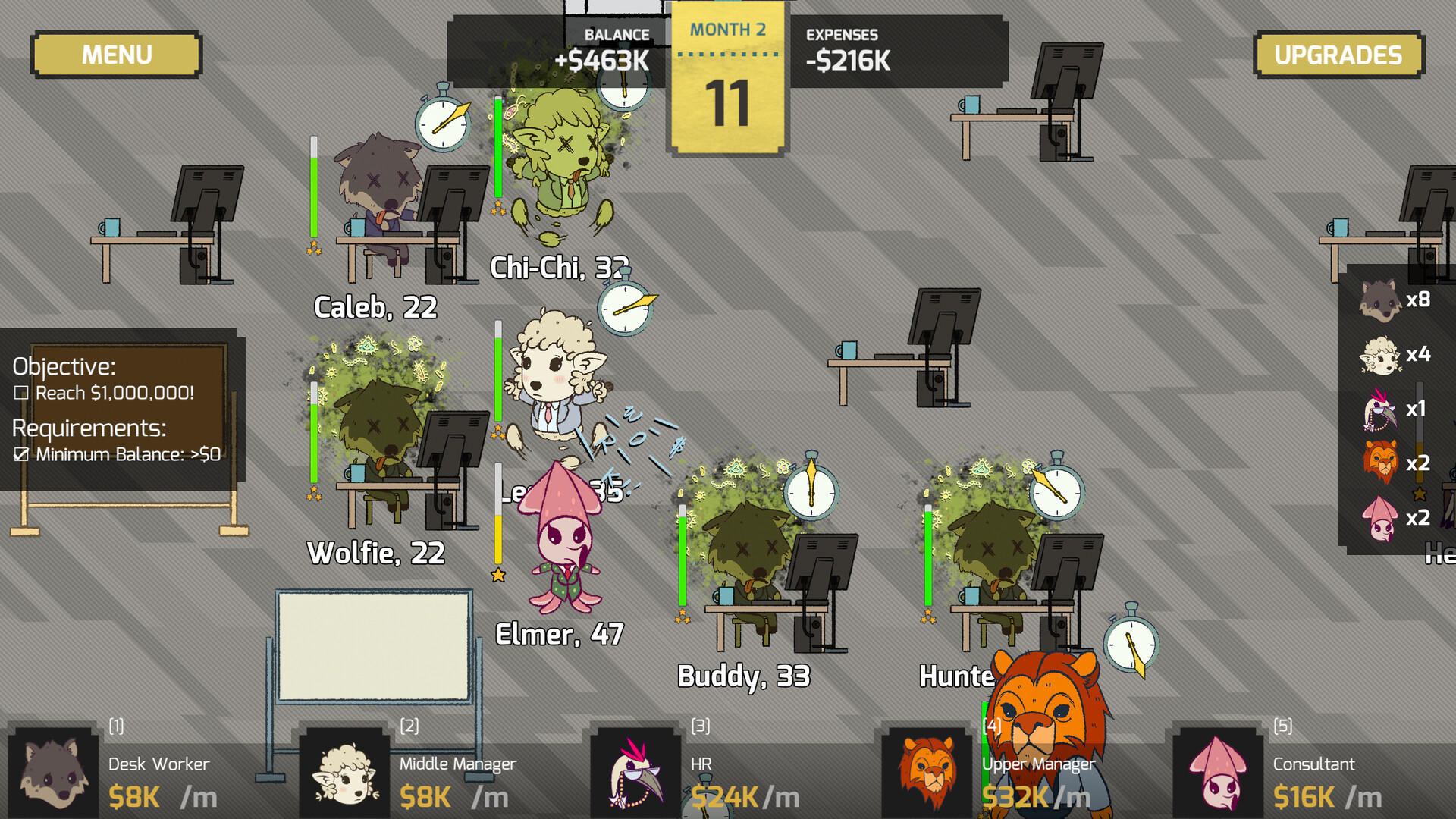Click the star badge below Elmer

coord(497,575)
